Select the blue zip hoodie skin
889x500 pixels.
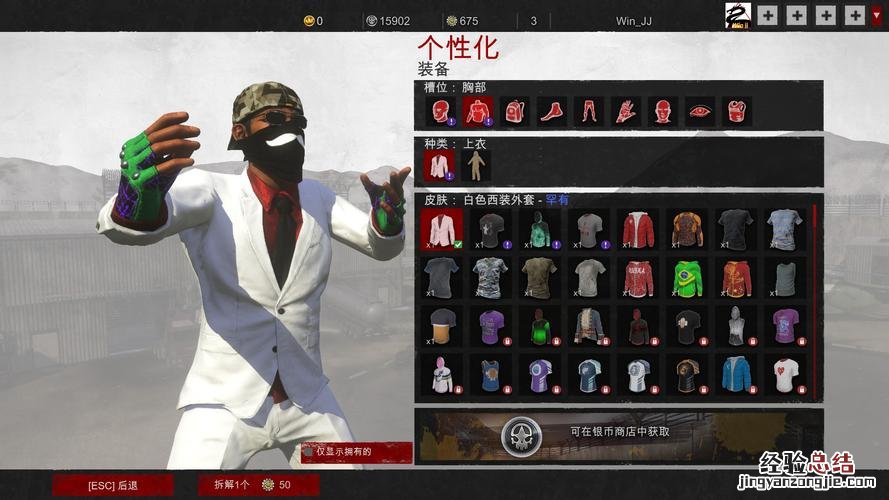(x=735, y=374)
